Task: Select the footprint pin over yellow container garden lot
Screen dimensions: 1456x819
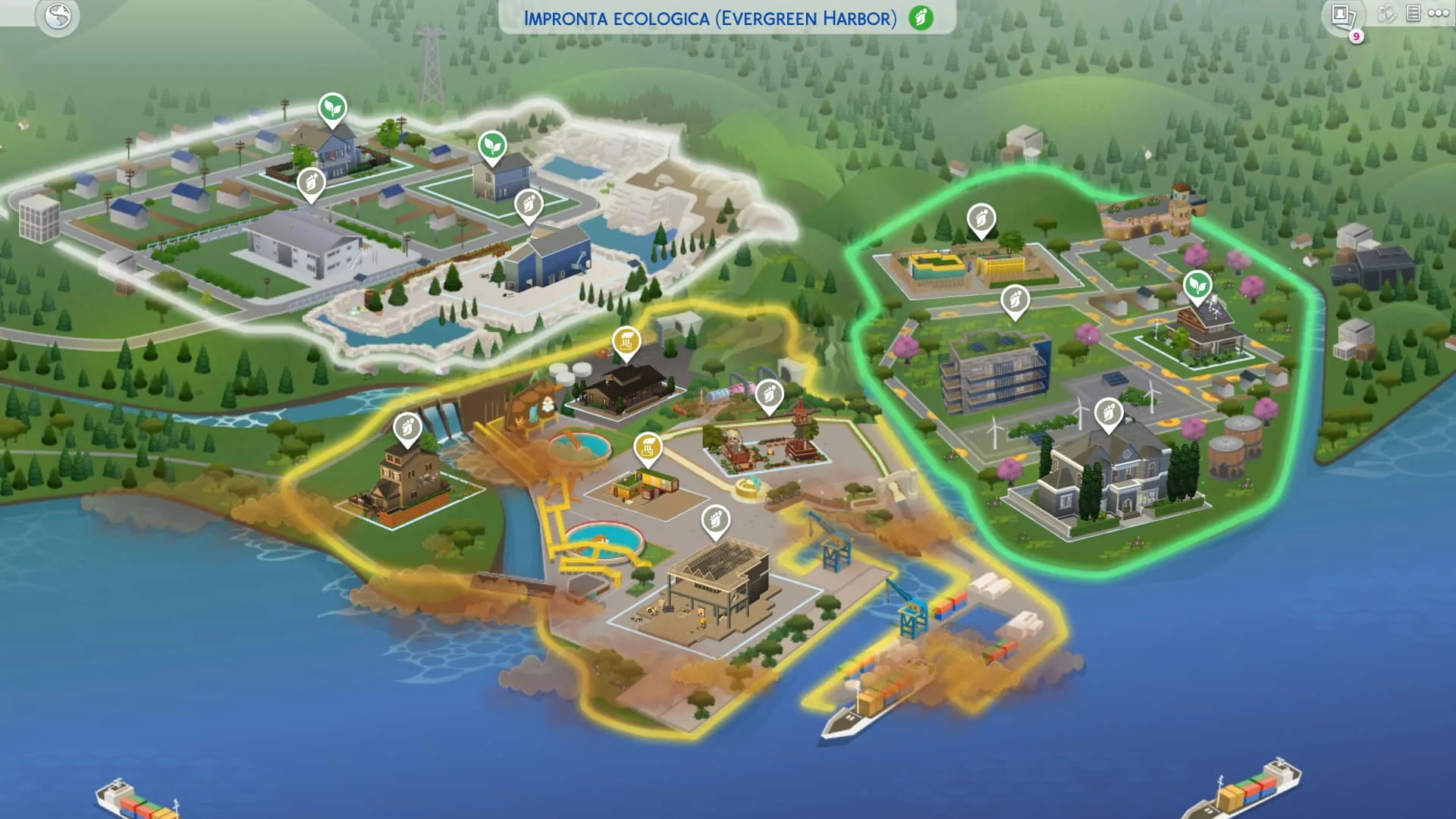Action: [981, 219]
